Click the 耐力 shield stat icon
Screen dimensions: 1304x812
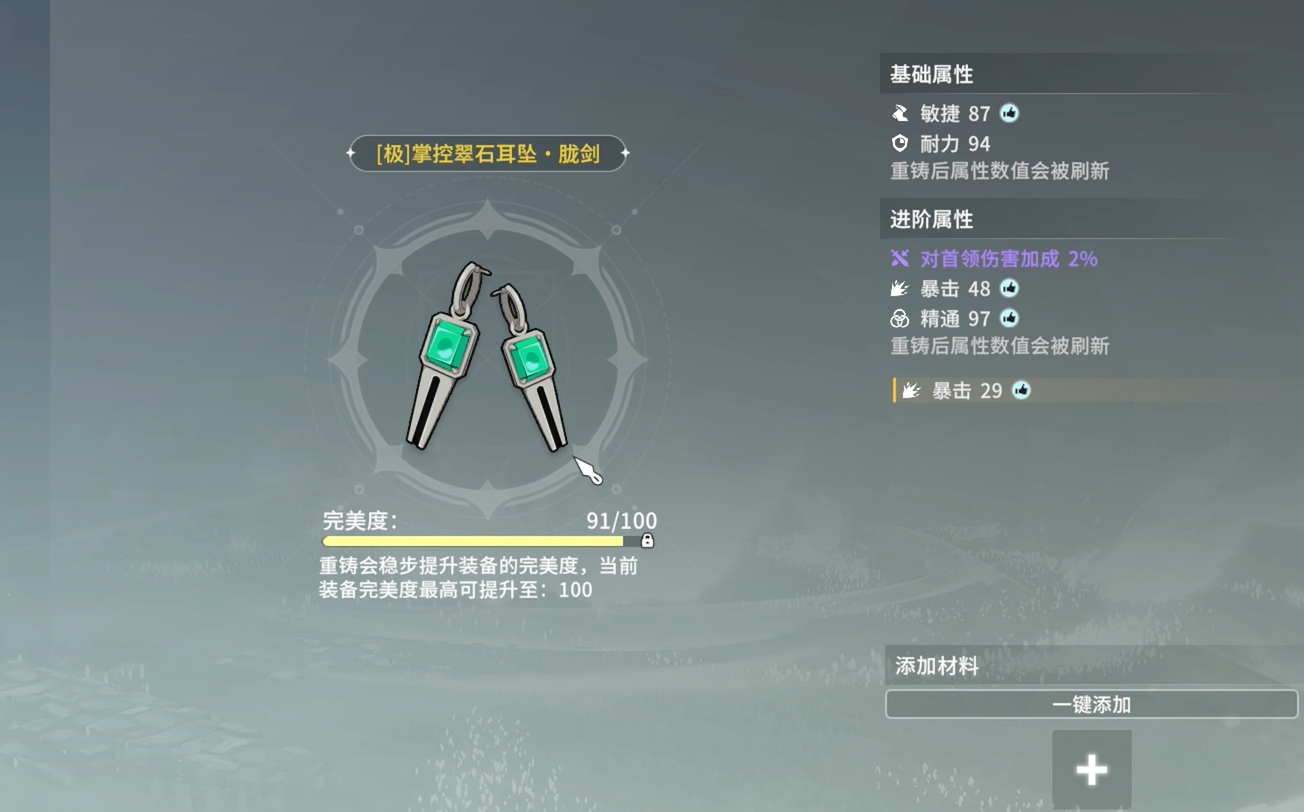tap(901, 143)
